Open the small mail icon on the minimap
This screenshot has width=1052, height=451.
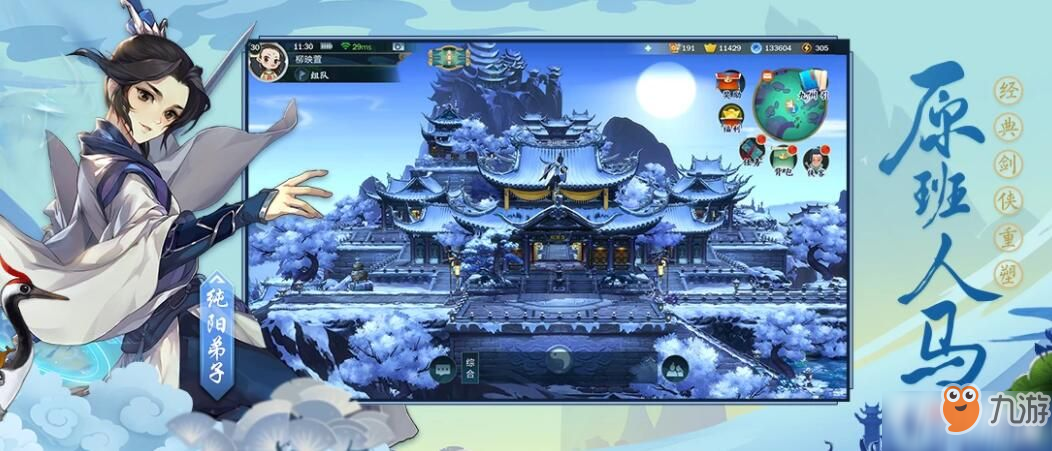coord(768,76)
